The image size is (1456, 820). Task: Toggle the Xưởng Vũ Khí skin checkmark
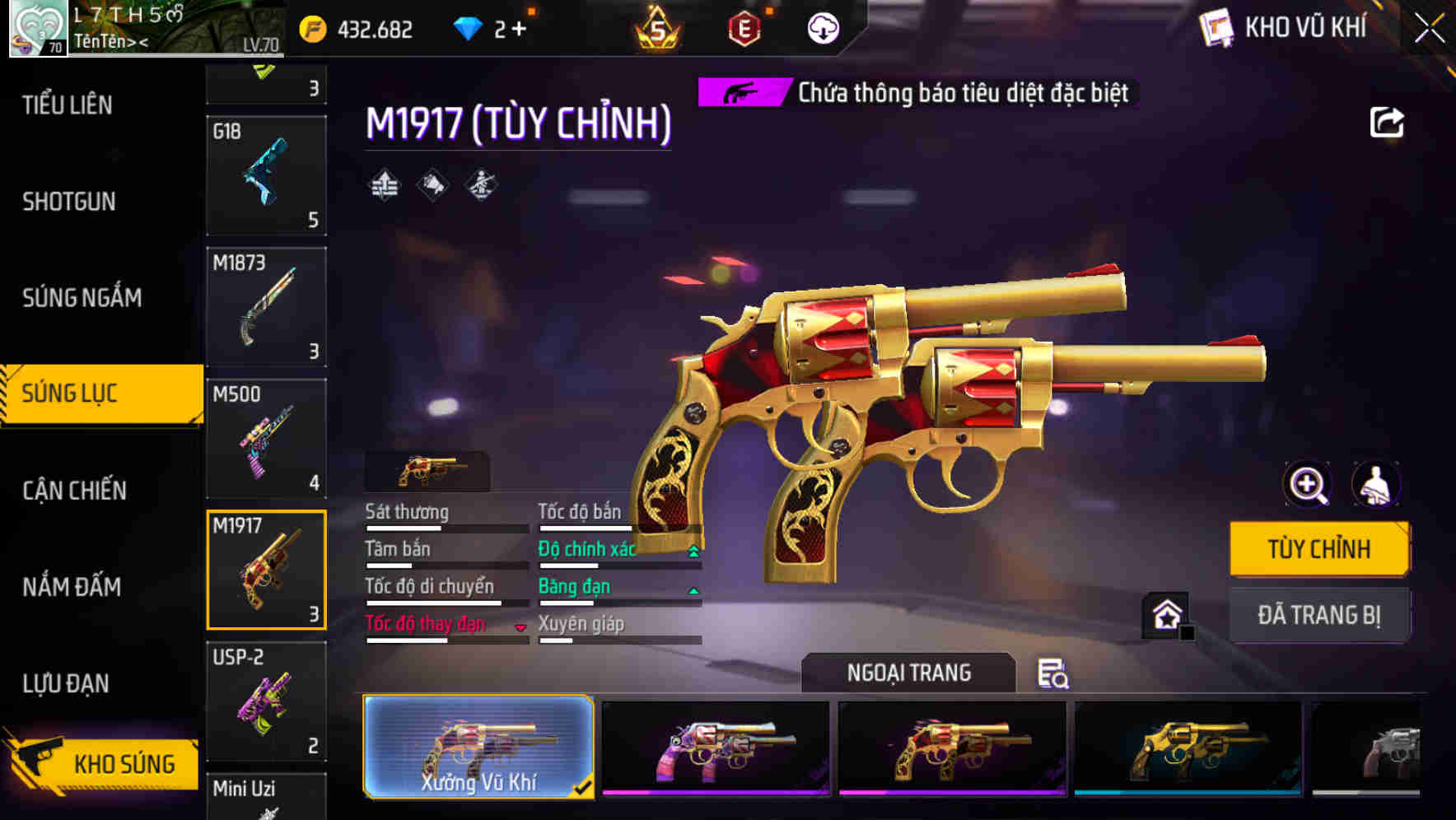585,786
